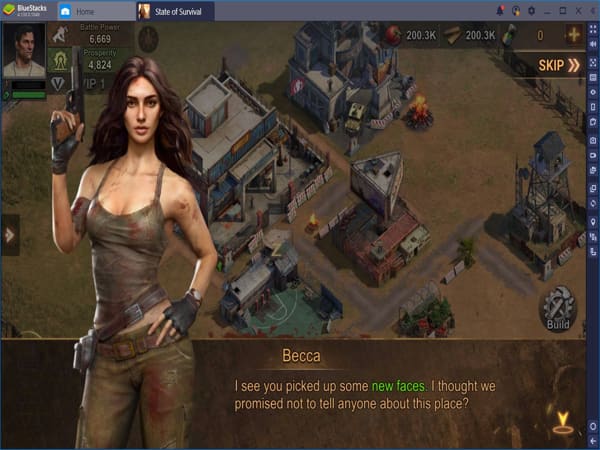Skip the Becca dialogue
The image size is (600, 450).
point(559,66)
